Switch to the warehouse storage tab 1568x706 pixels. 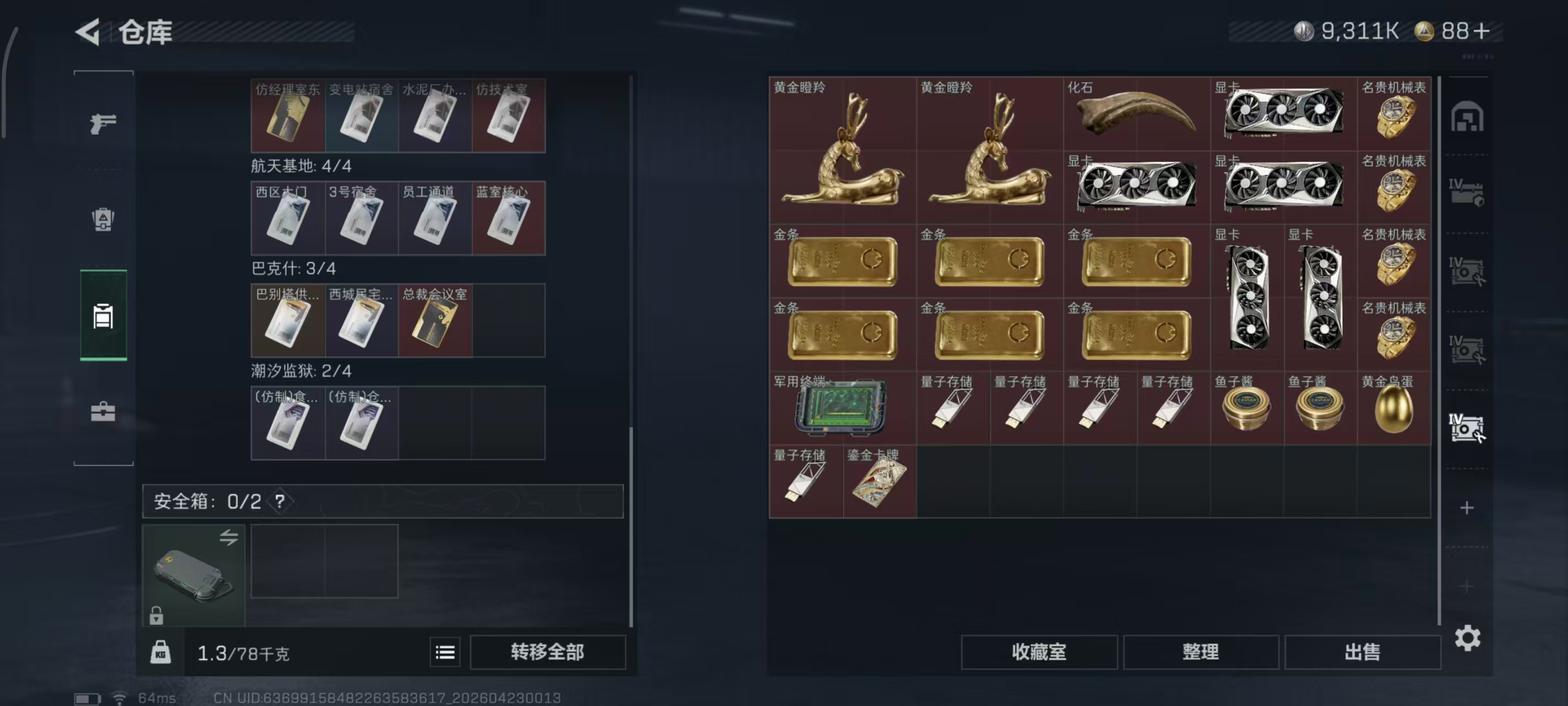tap(104, 317)
